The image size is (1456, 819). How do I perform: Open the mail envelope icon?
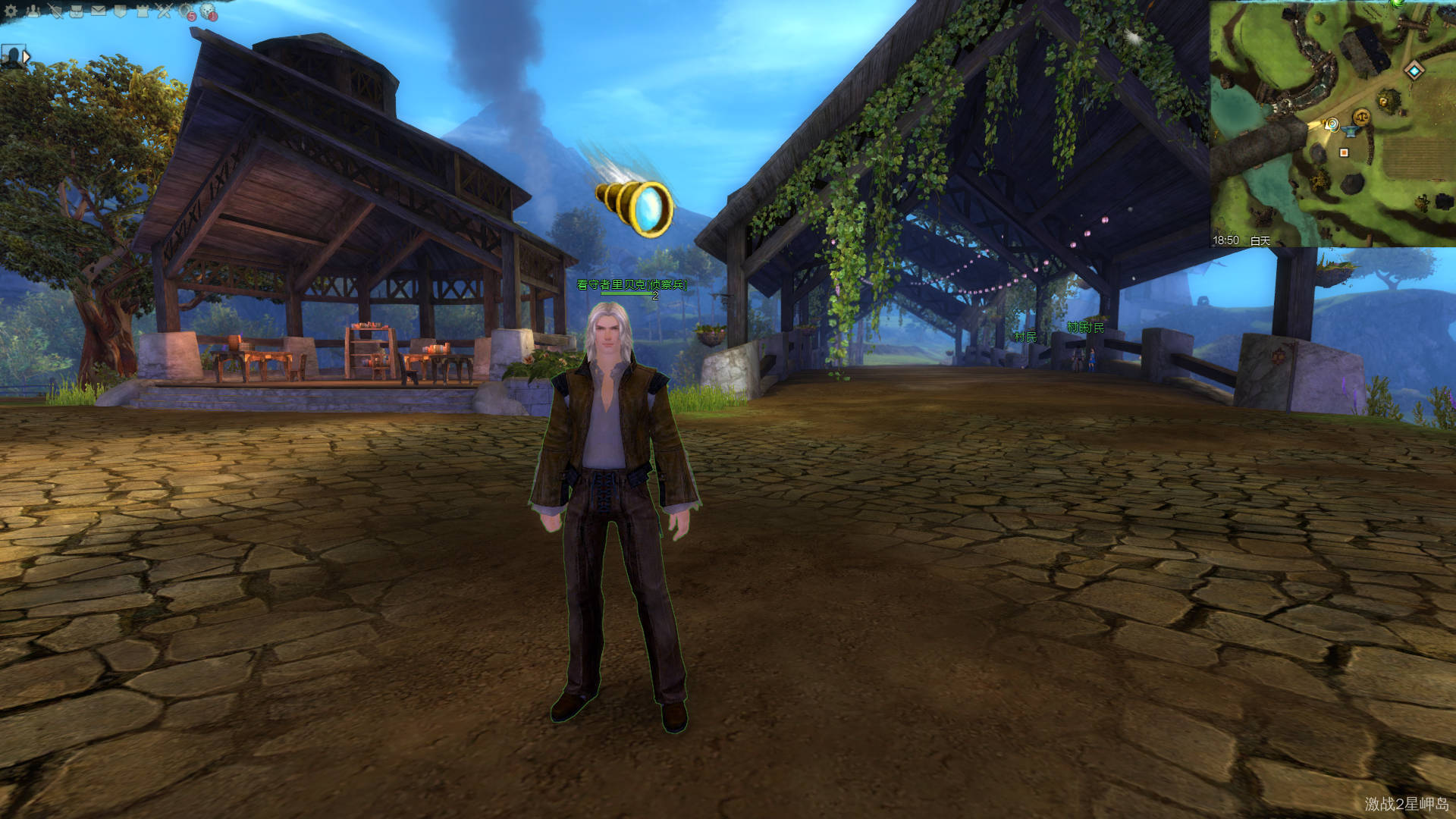click(99, 11)
